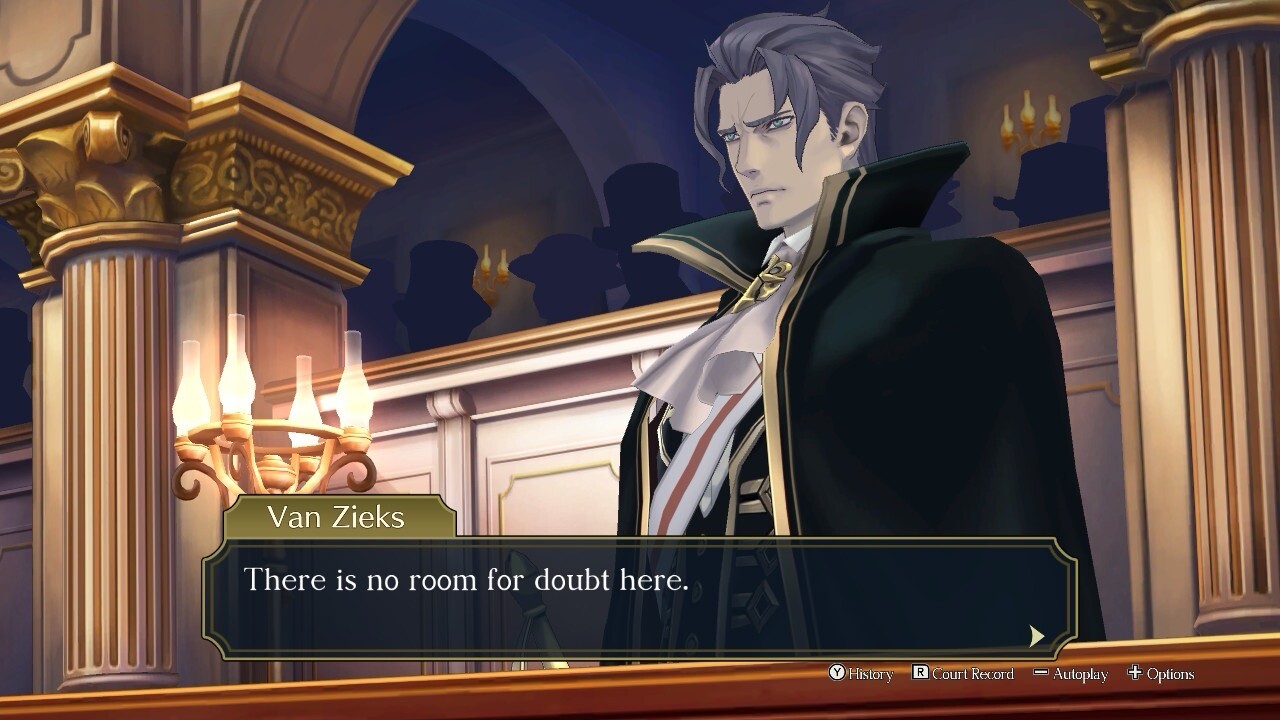The height and width of the screenshot is (720, 1280).
Task: Toggle Autoplay for dialogue
Action: tap(1070, 674)
